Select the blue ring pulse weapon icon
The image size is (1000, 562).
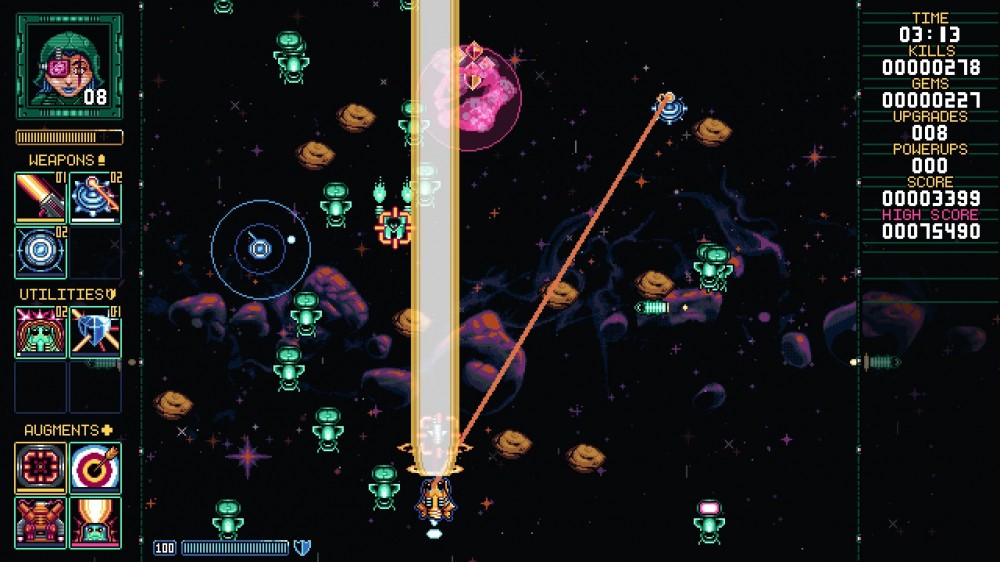click(41, 252)
